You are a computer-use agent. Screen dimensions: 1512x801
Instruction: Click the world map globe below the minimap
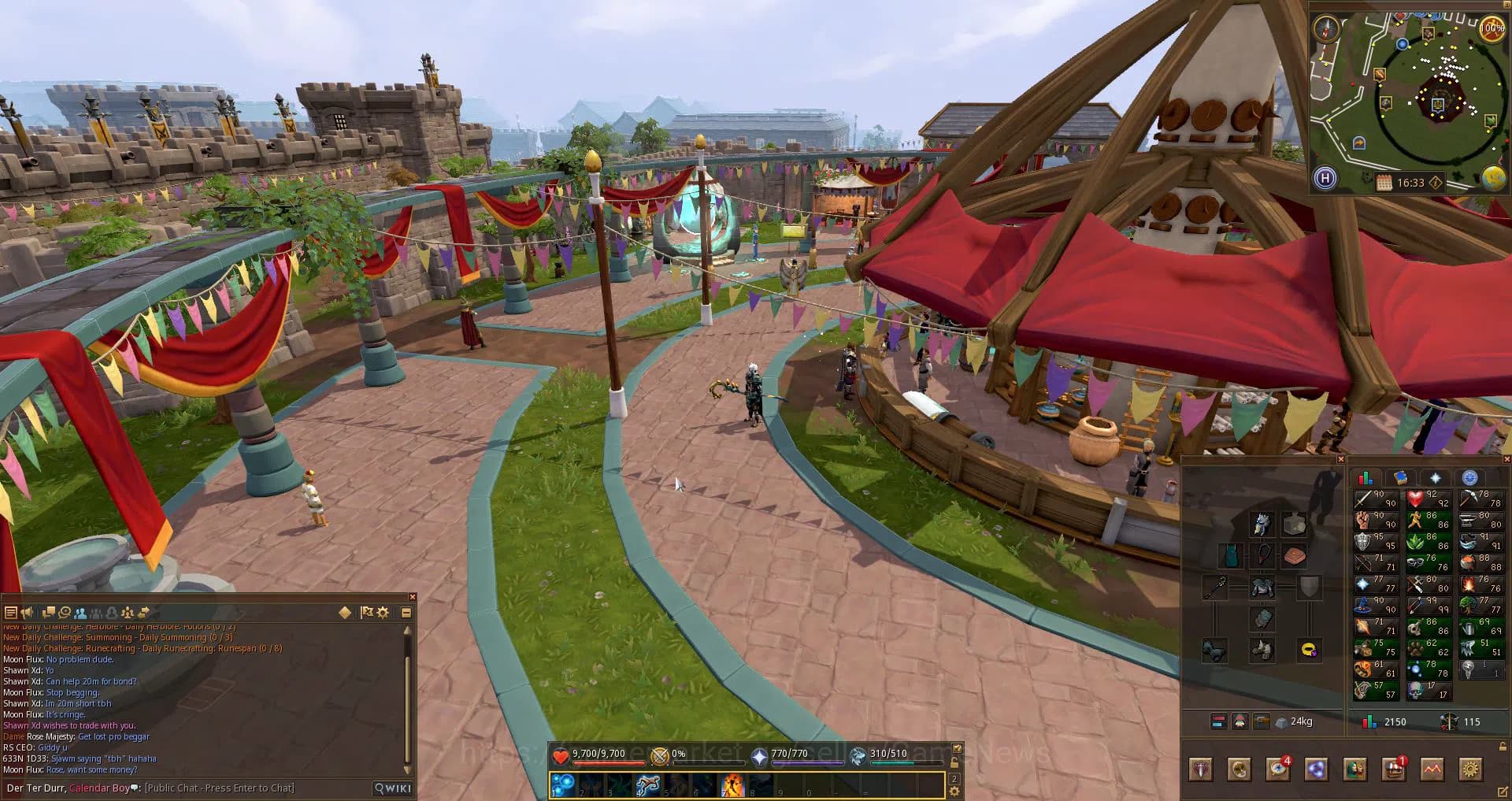click(x=1493, y=176)
